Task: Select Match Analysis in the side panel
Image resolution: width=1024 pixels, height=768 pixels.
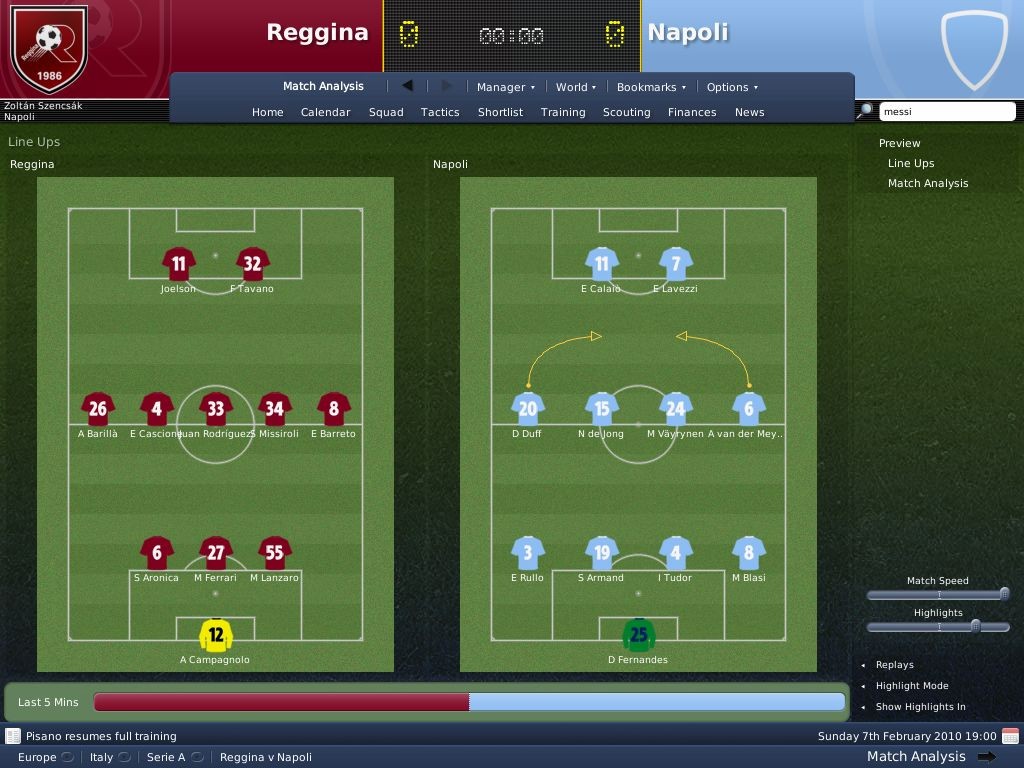Action: point(928,183)
